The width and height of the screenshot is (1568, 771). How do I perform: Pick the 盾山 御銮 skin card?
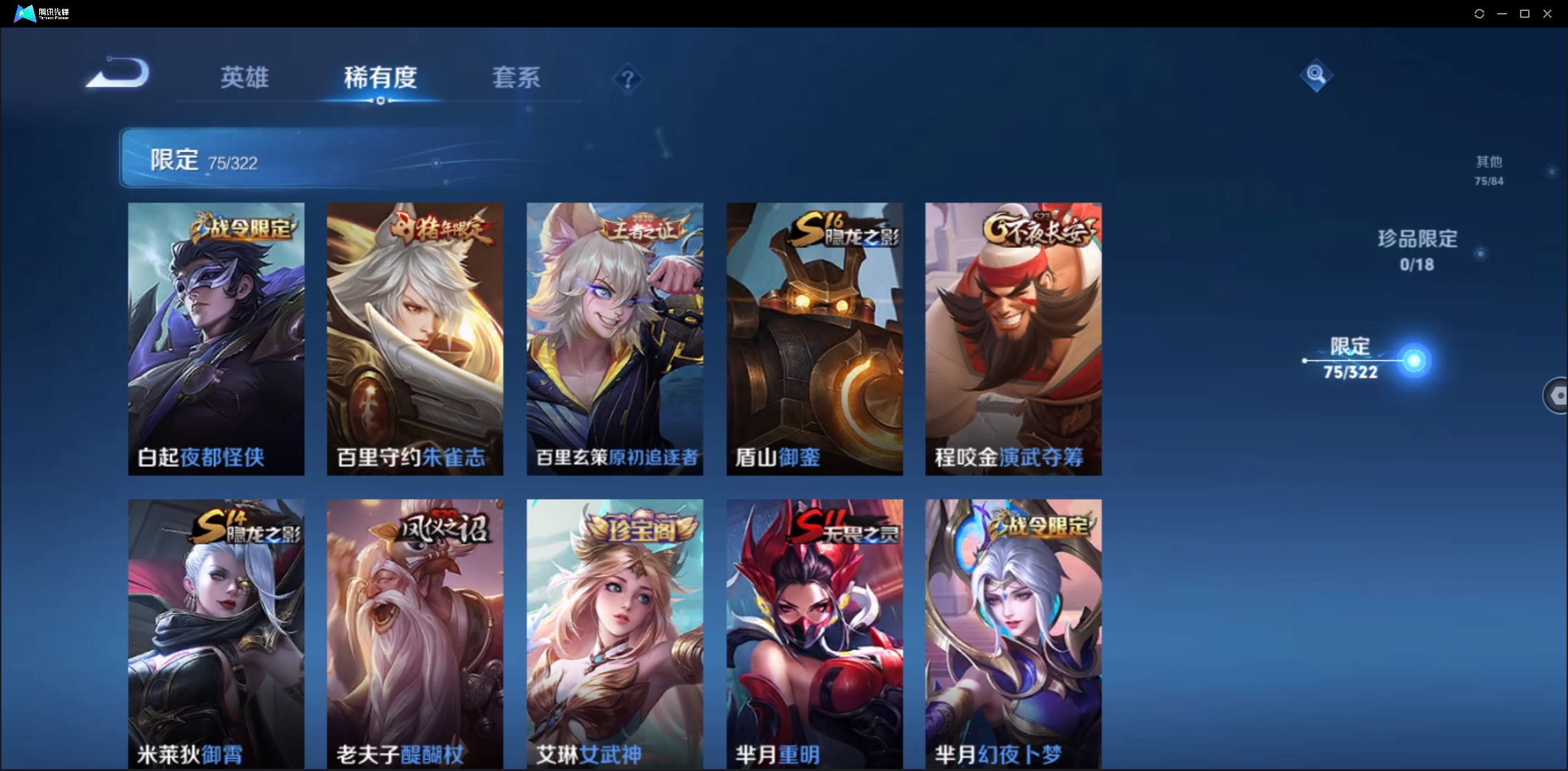(815, 338)
